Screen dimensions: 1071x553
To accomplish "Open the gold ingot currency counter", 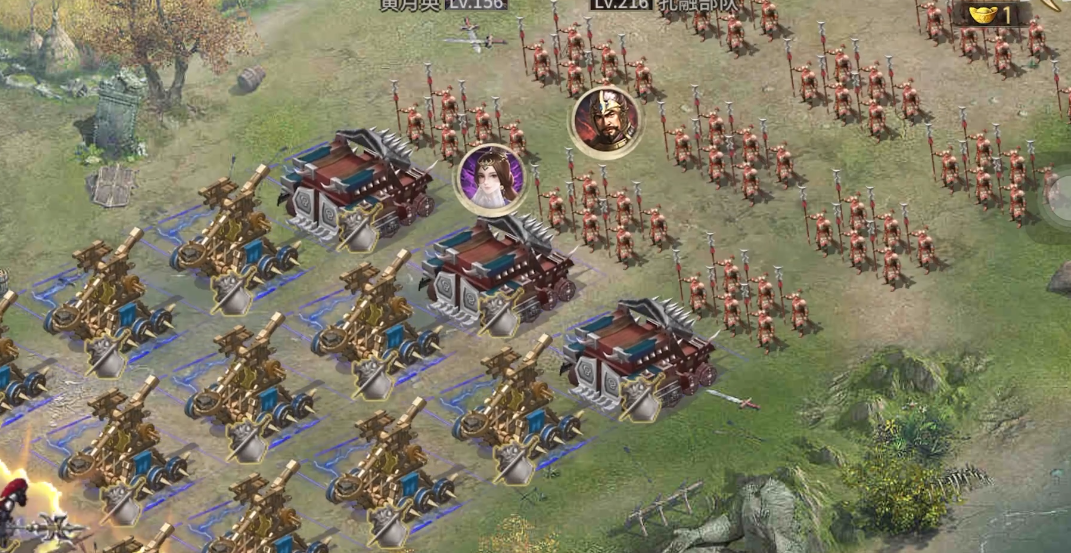I will point(989,13).
